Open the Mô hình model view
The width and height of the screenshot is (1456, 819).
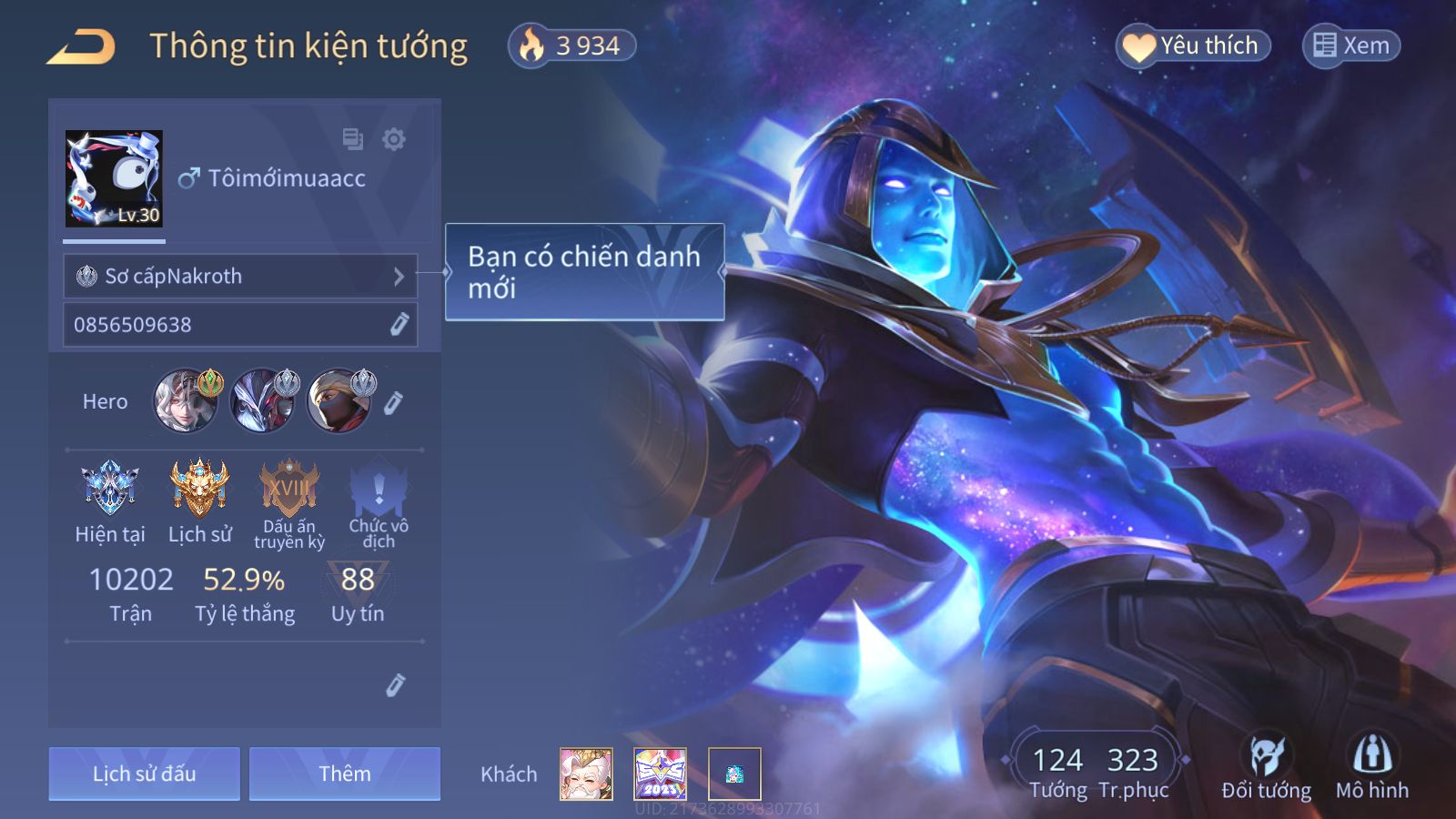pos(1371,766)
